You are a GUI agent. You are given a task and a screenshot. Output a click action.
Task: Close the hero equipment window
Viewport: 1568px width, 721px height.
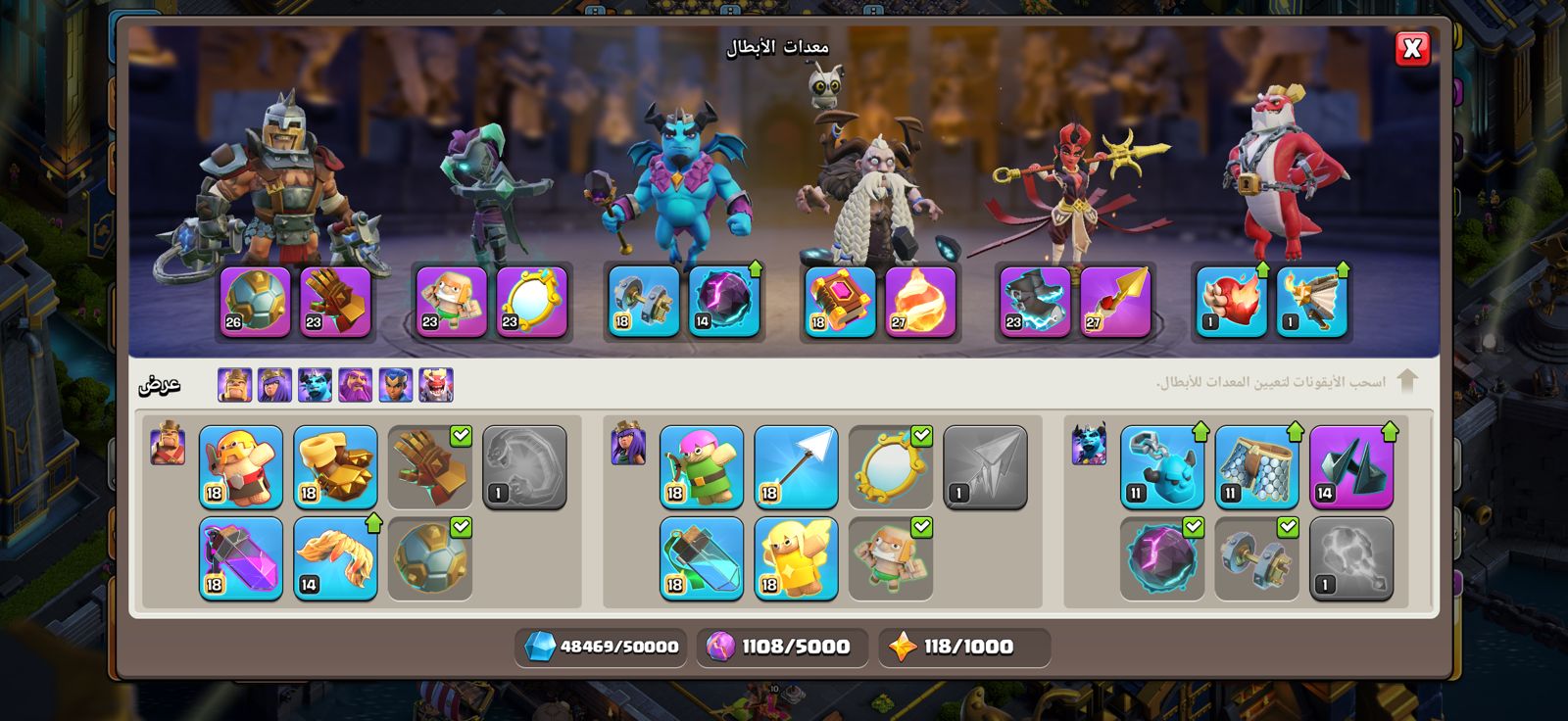[x=1412, y=48]
